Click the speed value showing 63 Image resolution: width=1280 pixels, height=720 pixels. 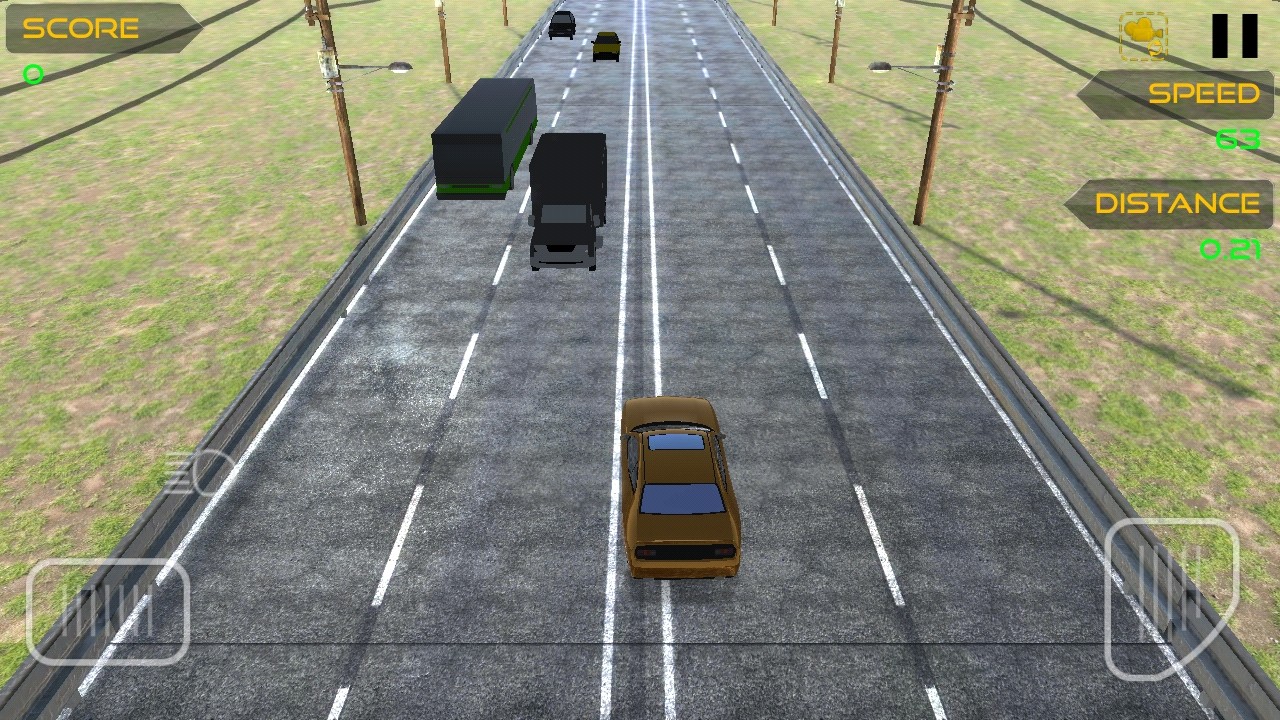(1237, 140)
